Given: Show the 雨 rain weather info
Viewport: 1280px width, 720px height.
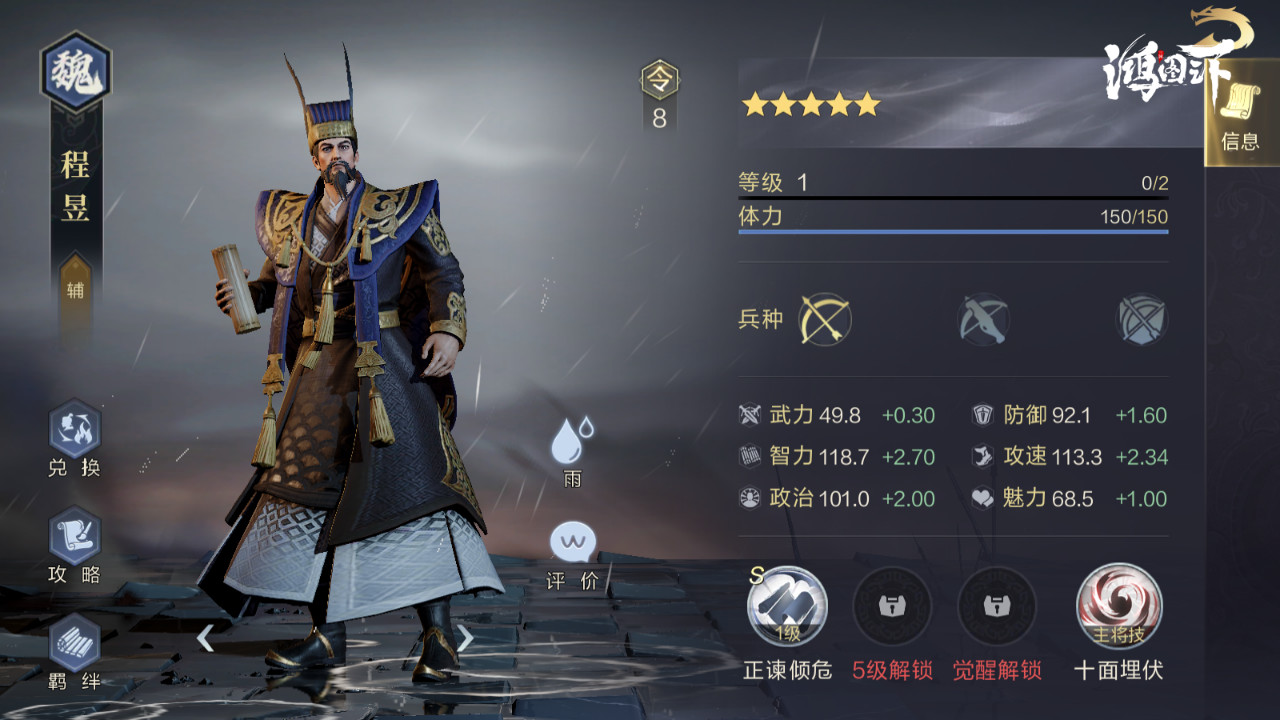Looking at the screenshot, I should 572,443.
